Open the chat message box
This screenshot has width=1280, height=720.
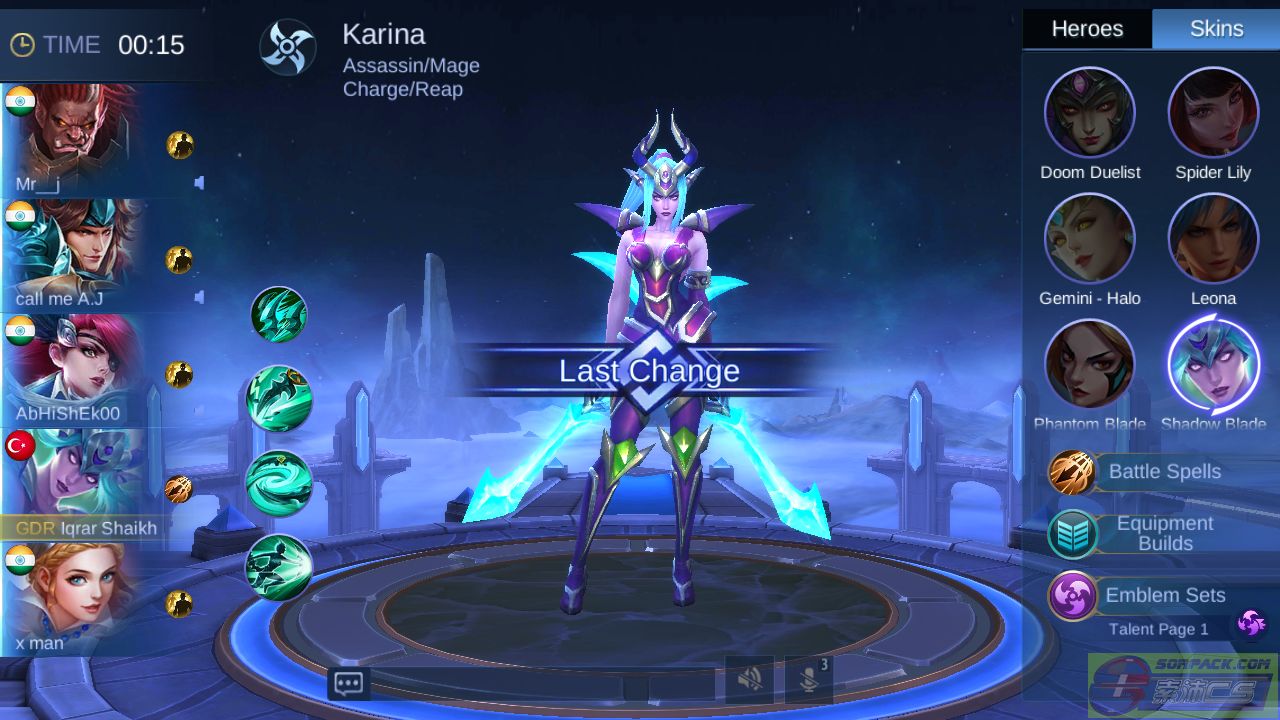coord(348,684)
